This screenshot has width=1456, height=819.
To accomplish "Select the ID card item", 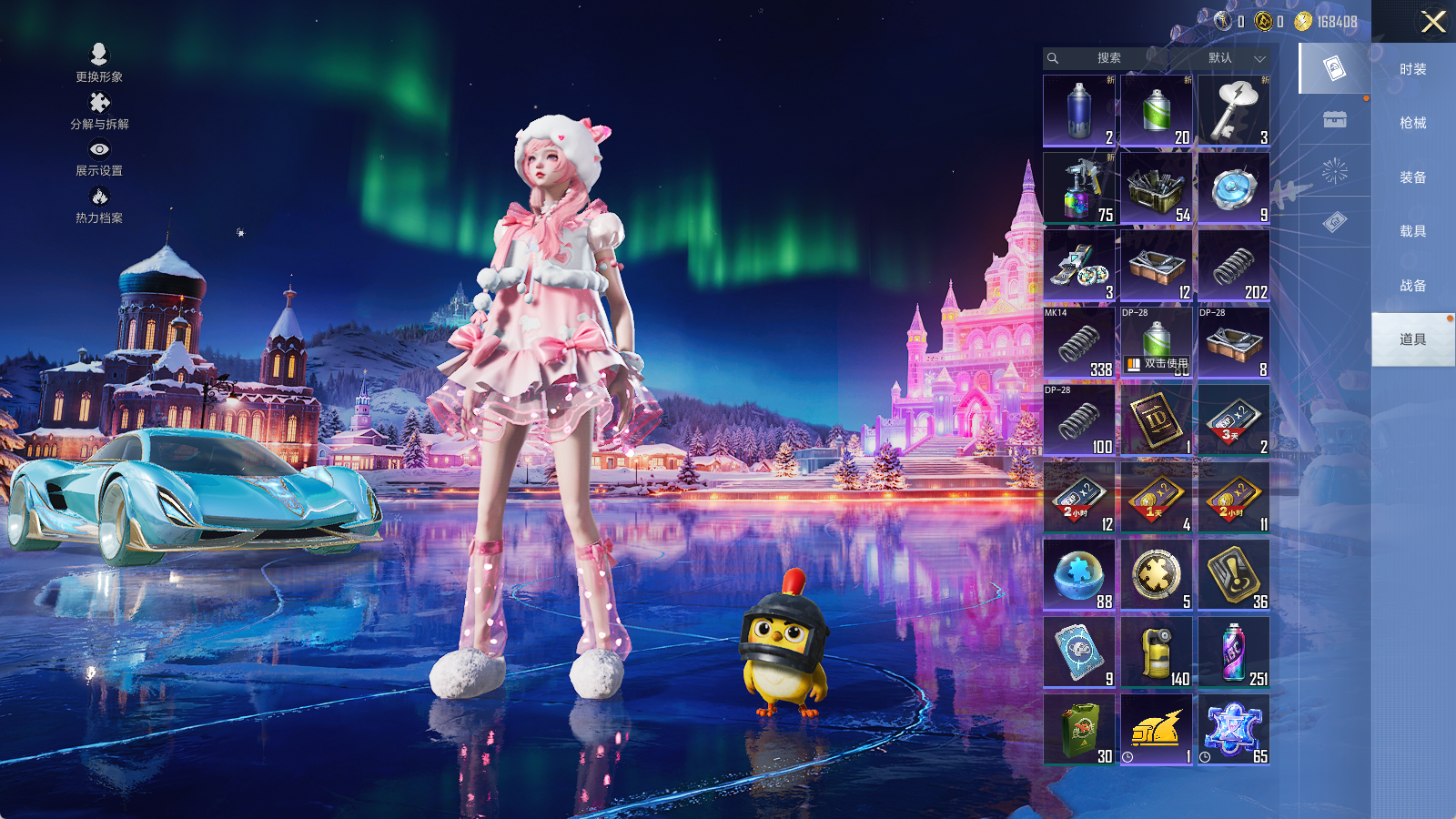I will click(1157, 420).
